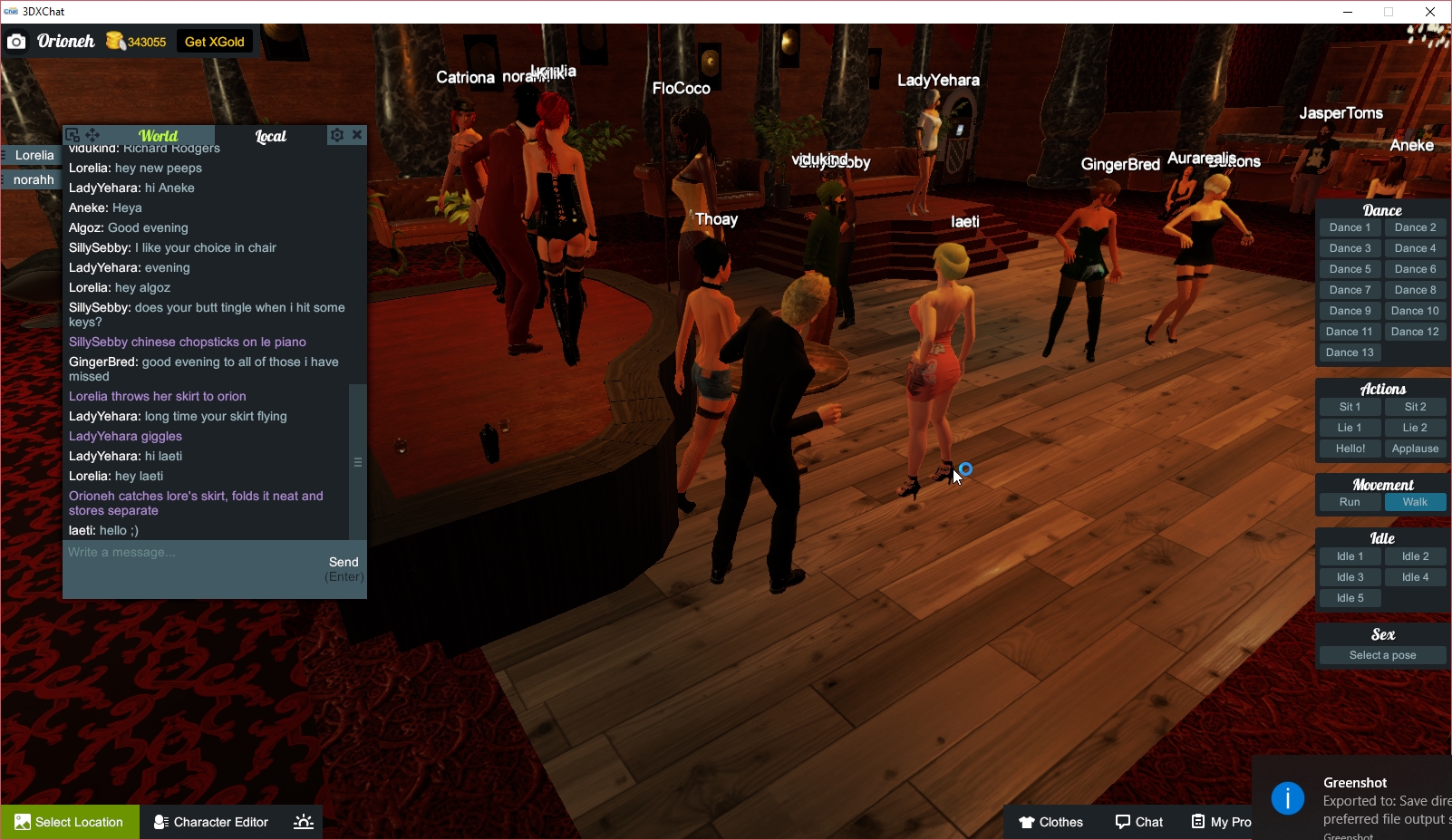Start the Dance 5 animation

[1350, 268]
